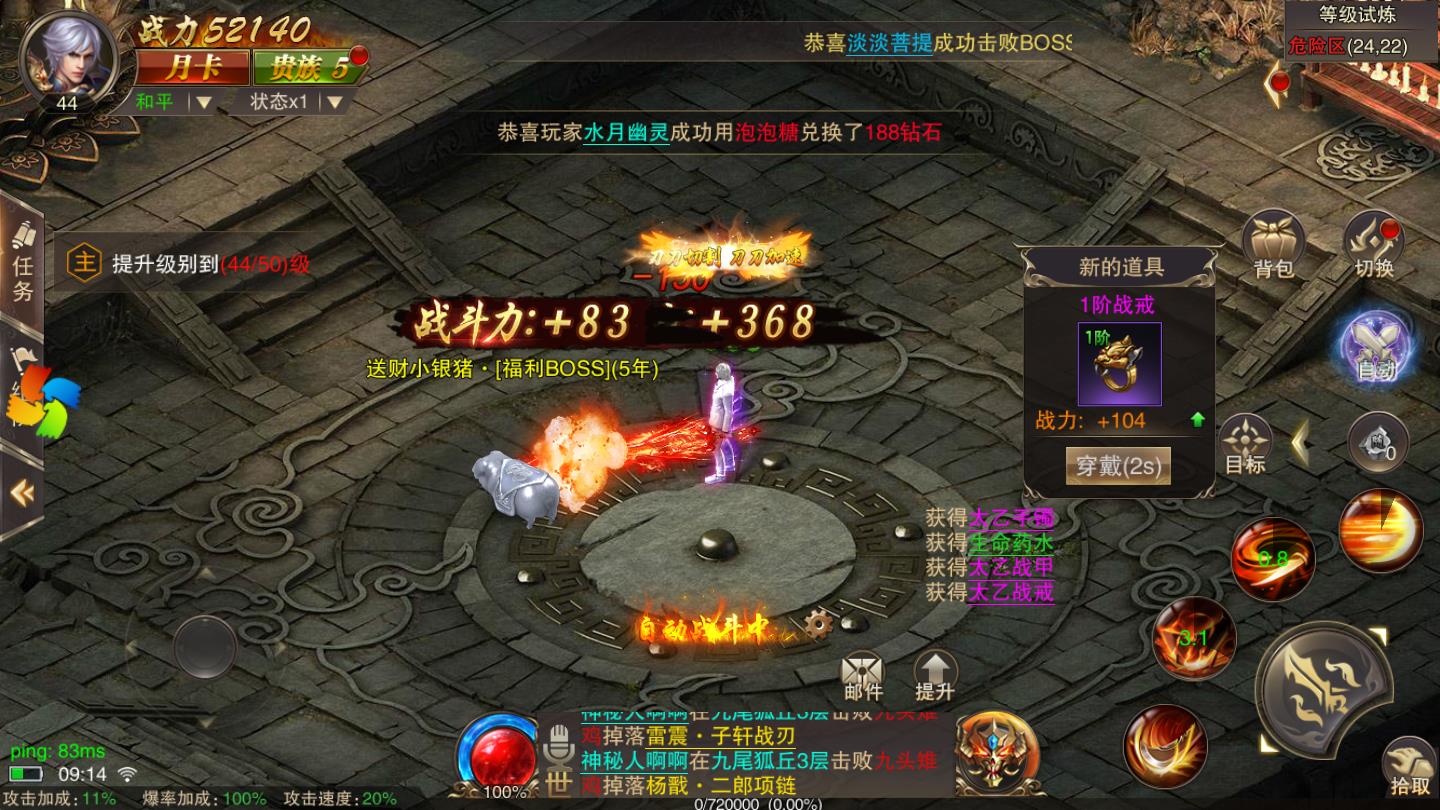Pick up loot with 拾取 button

click(x=1407, y=770)
